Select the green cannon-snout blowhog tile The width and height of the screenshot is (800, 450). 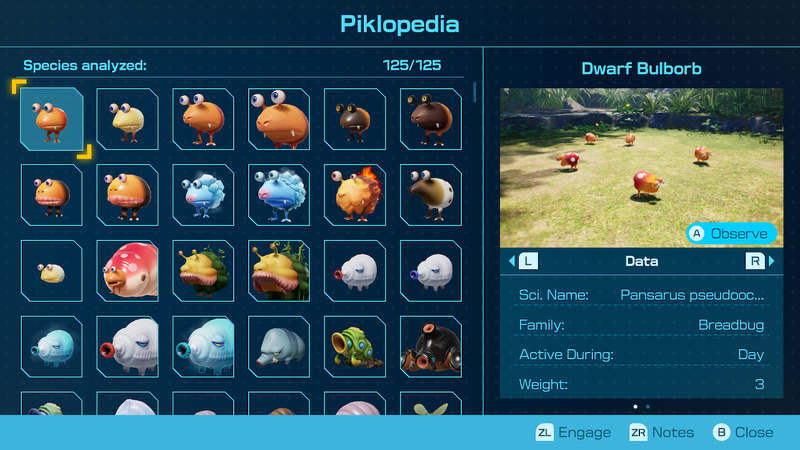coord(355,347)
